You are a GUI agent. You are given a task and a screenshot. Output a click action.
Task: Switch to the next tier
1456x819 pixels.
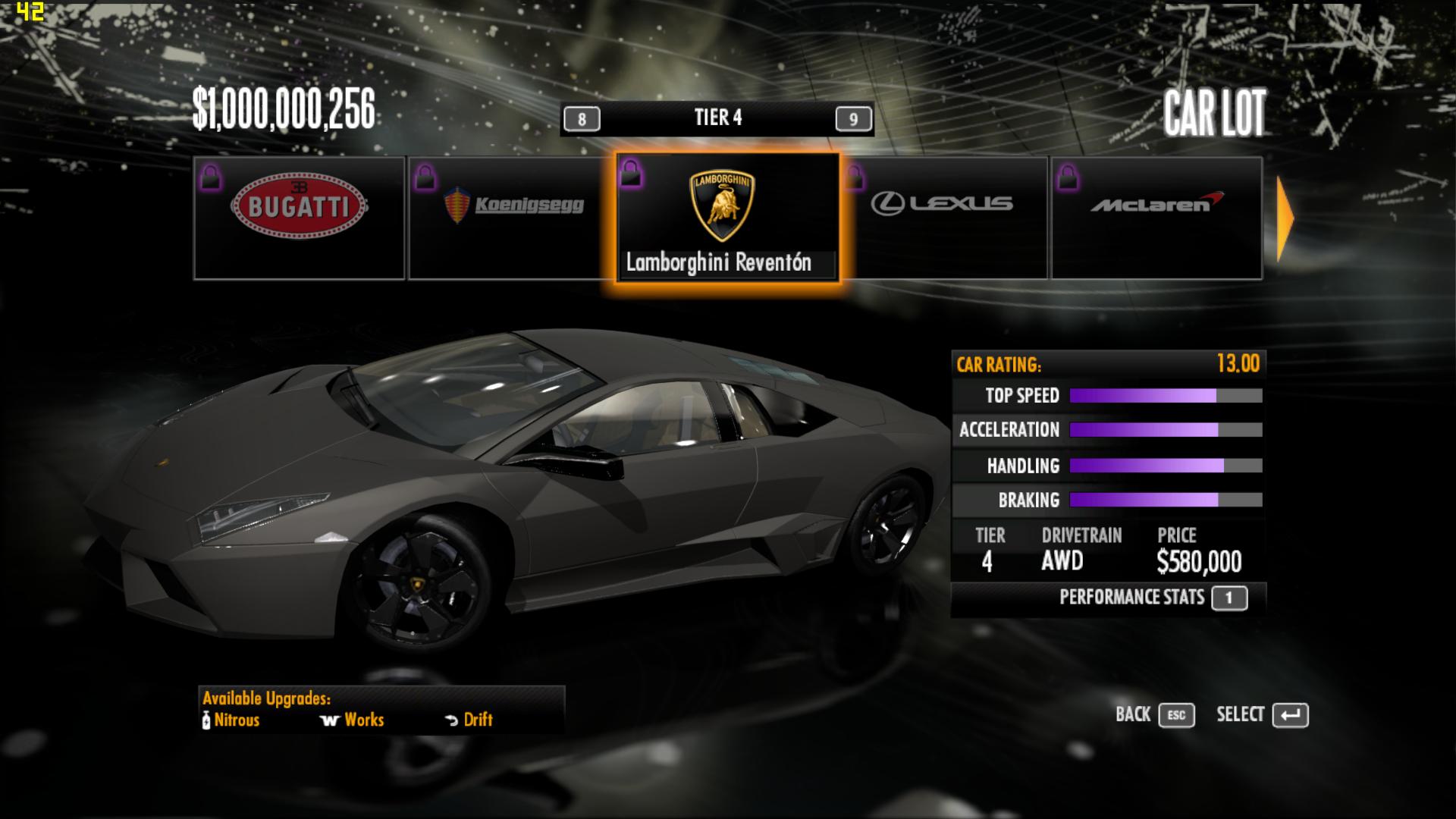coord(853,119)
